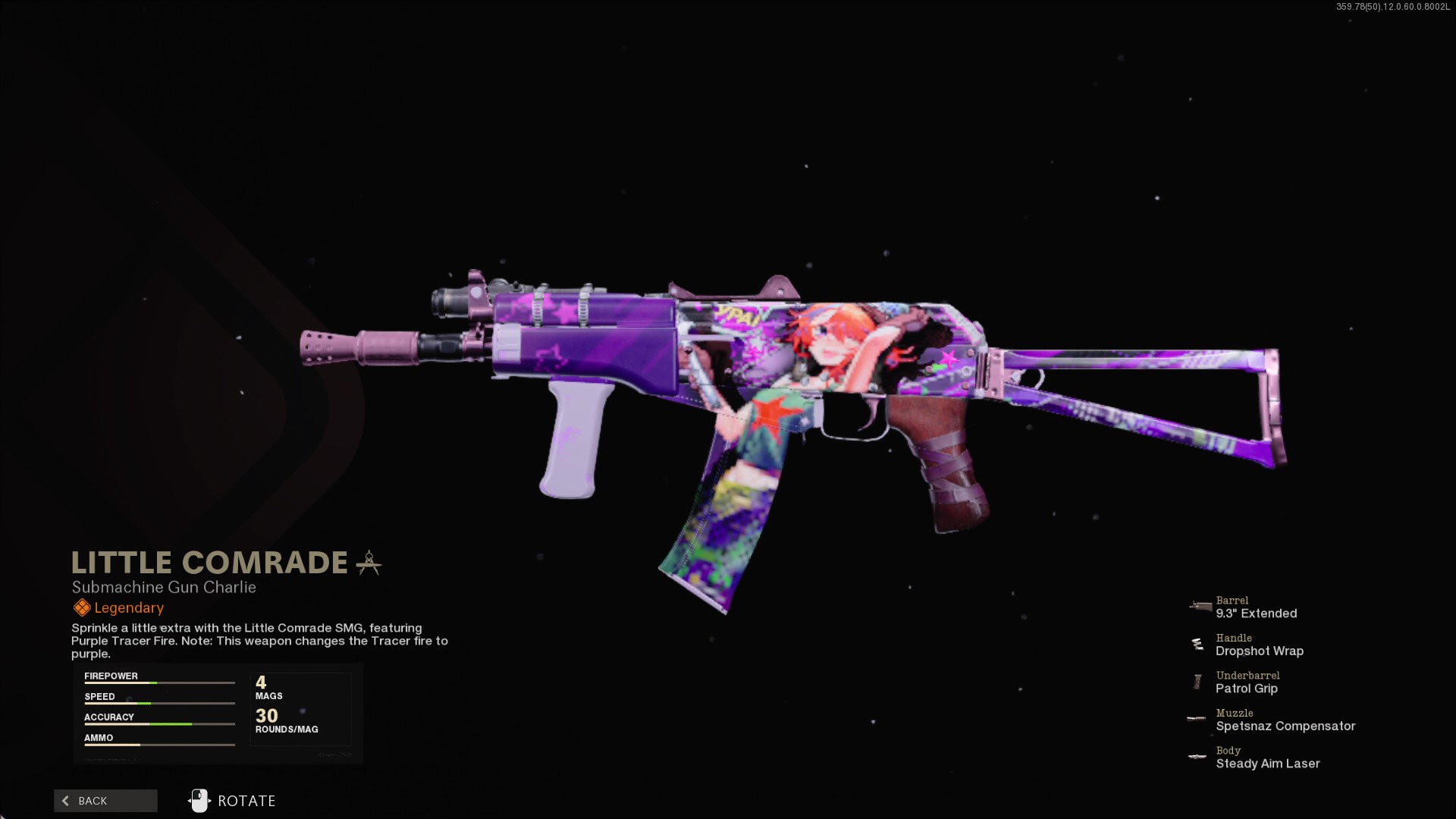
Task: Click the mouse Rotate icon
Action: coord(199,800)
